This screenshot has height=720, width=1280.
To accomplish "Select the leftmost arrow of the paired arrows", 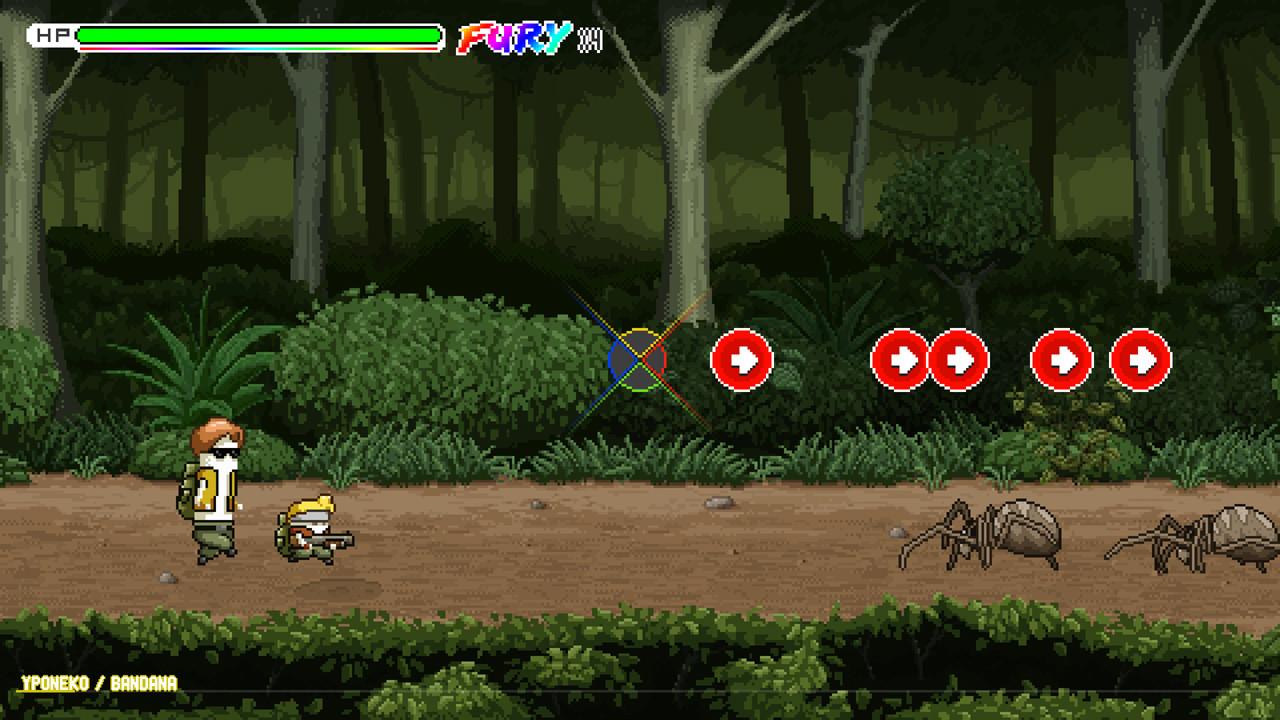I will pos(899,360).
